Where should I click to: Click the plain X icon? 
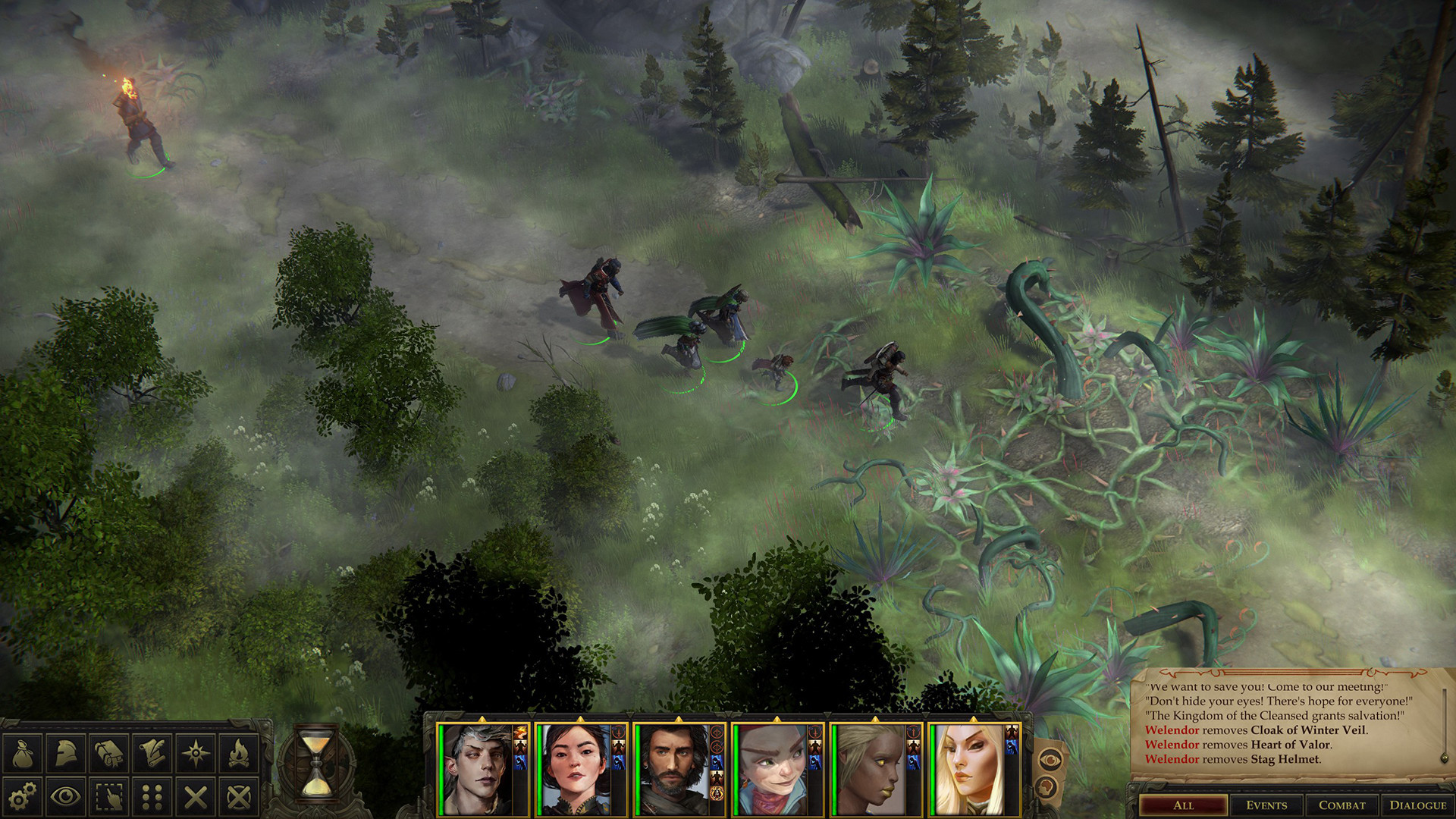coord(196,796)
